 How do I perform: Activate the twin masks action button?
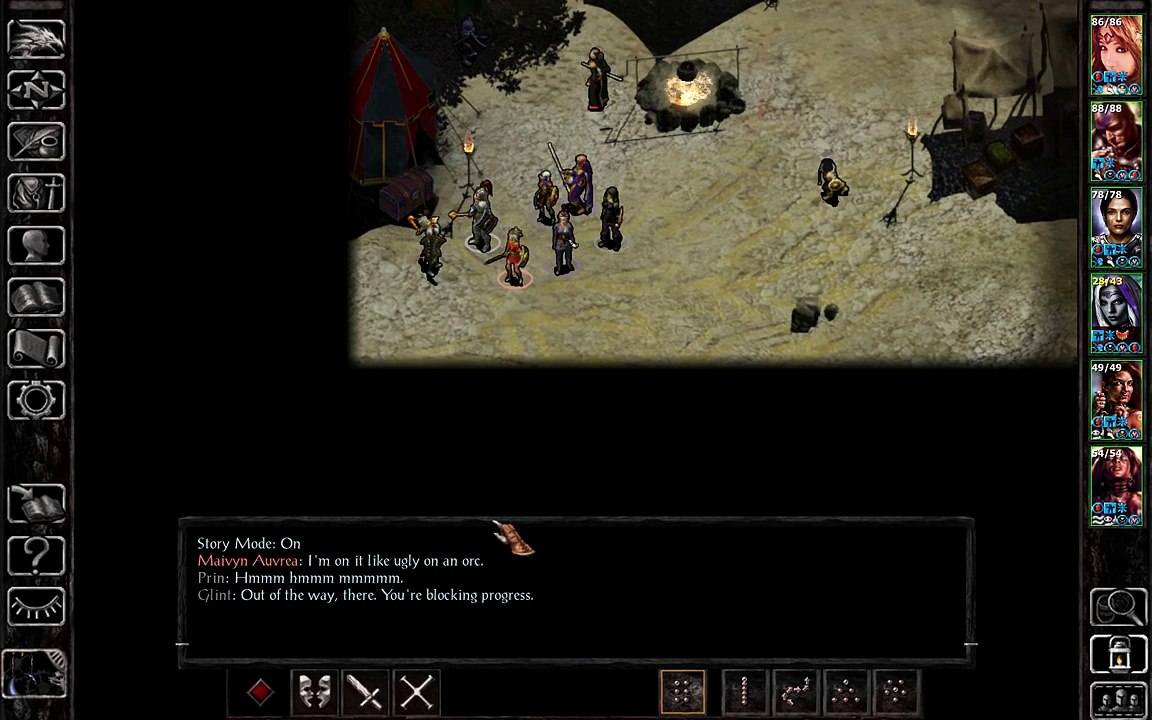coord(314,692)
